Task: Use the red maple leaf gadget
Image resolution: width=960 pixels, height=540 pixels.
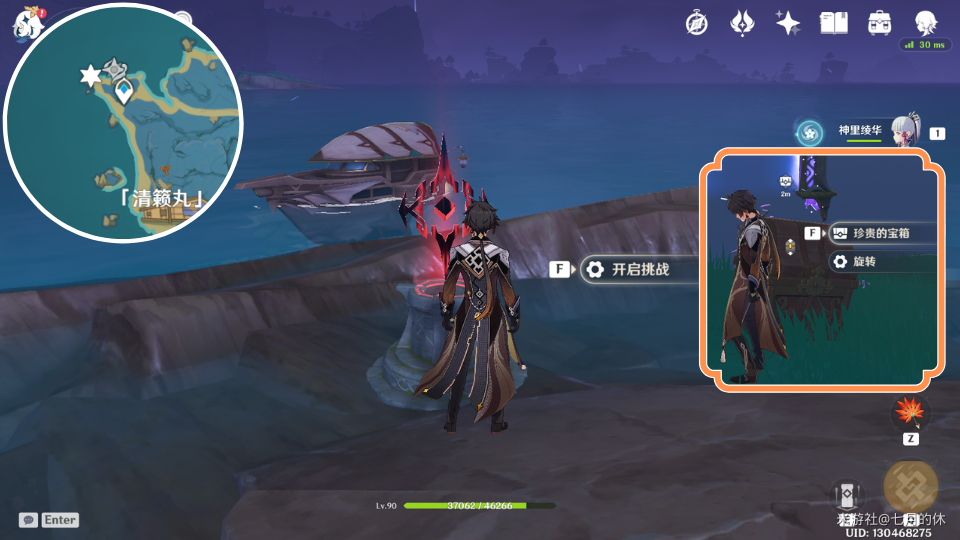Action: (910, 411)
